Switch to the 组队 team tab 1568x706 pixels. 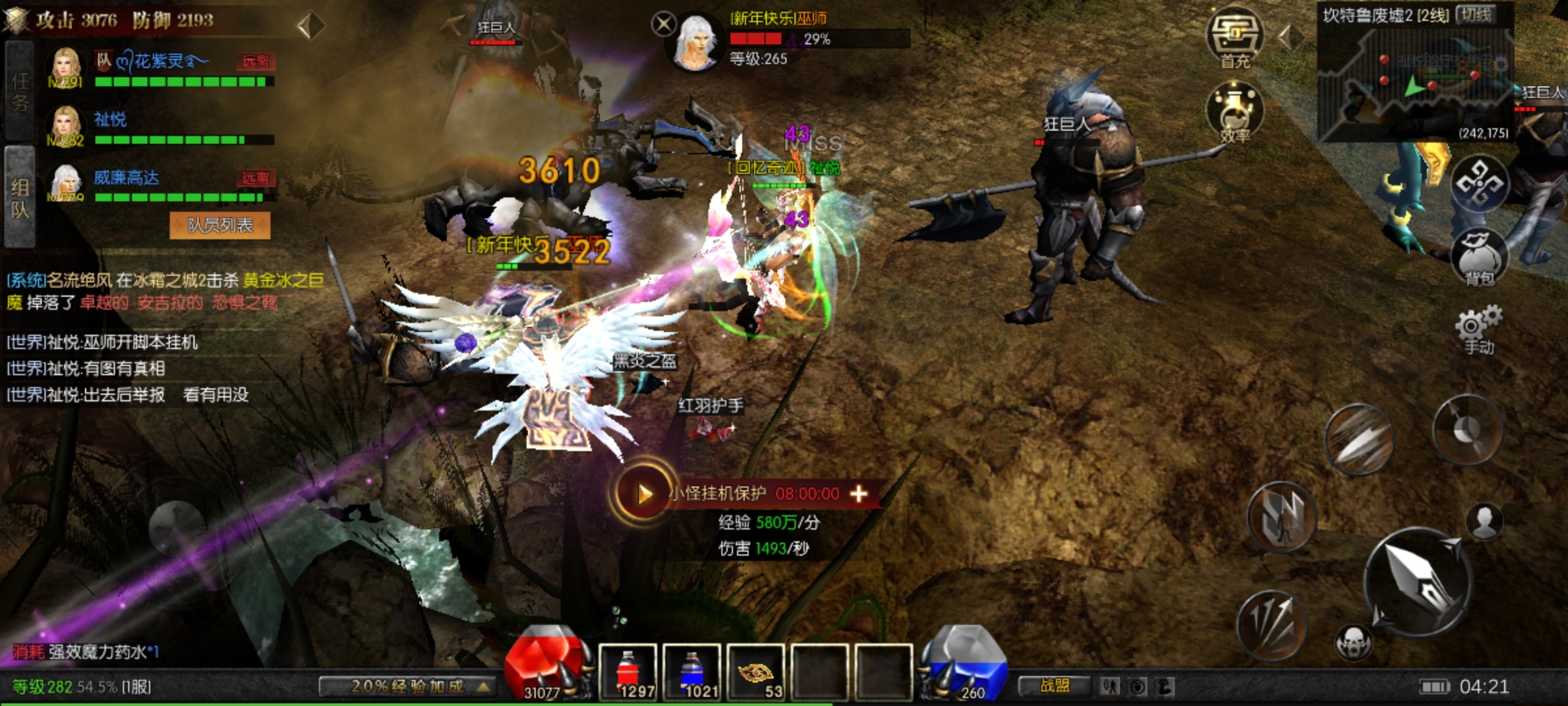(x=20, y=197)
